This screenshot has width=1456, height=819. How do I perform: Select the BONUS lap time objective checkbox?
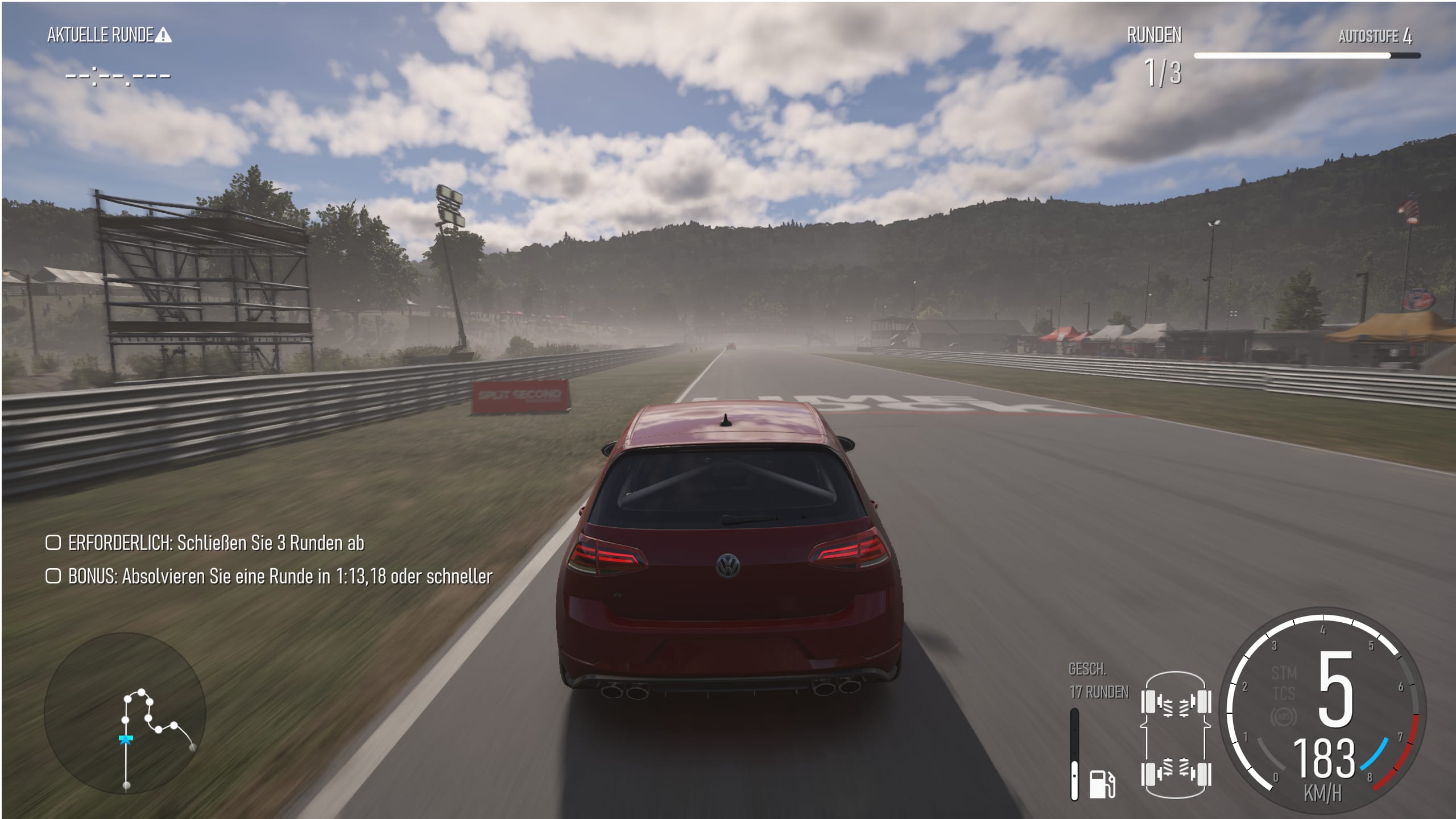(x=53, y=576)
